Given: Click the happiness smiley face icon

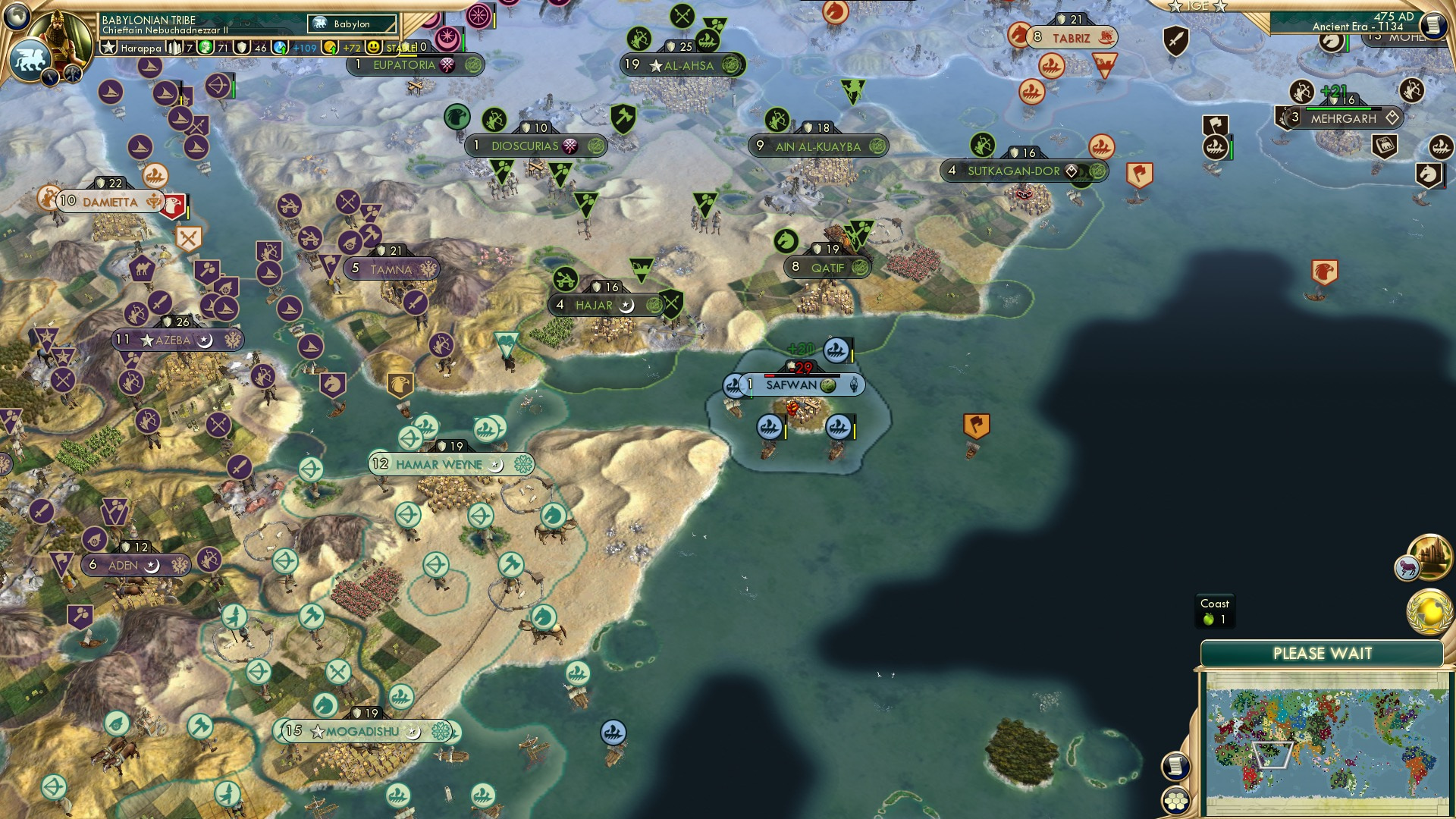Looking at the screenshot, I should click(x=373, y=47).
